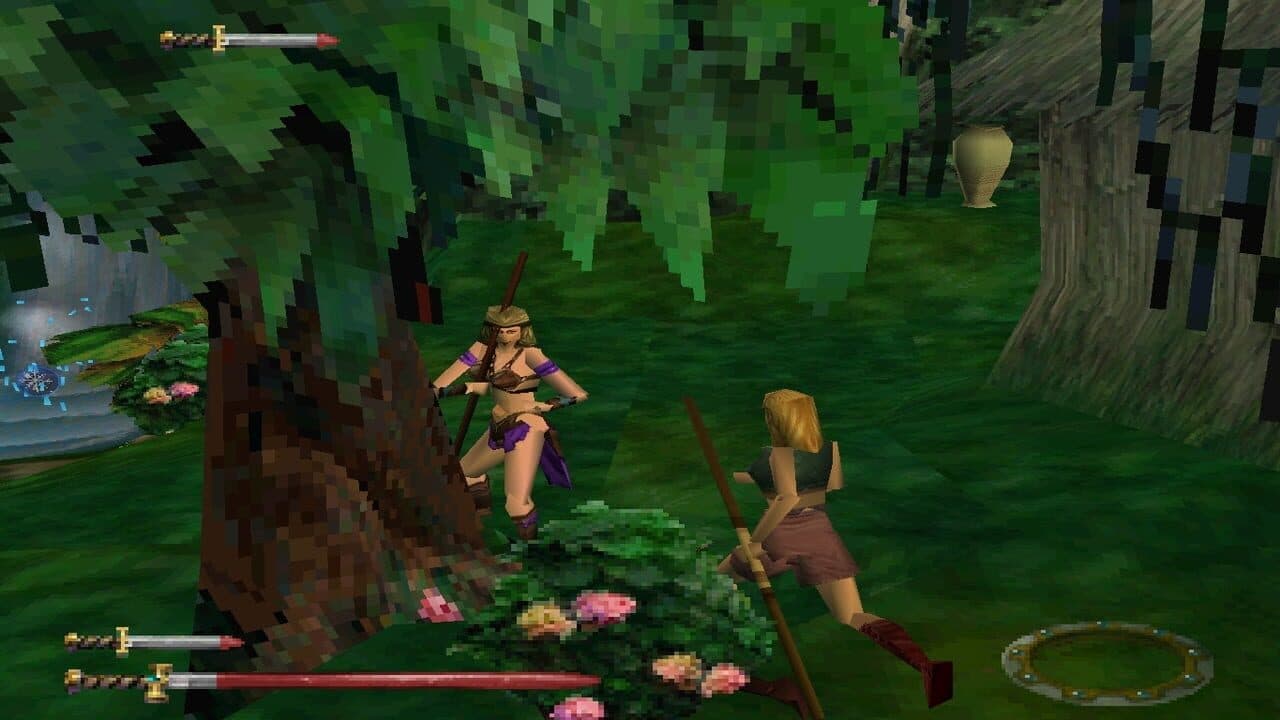Click the red tip of the enemy health meter
This screenshot has width=1280, height=720.
click(x=325, y=41)
